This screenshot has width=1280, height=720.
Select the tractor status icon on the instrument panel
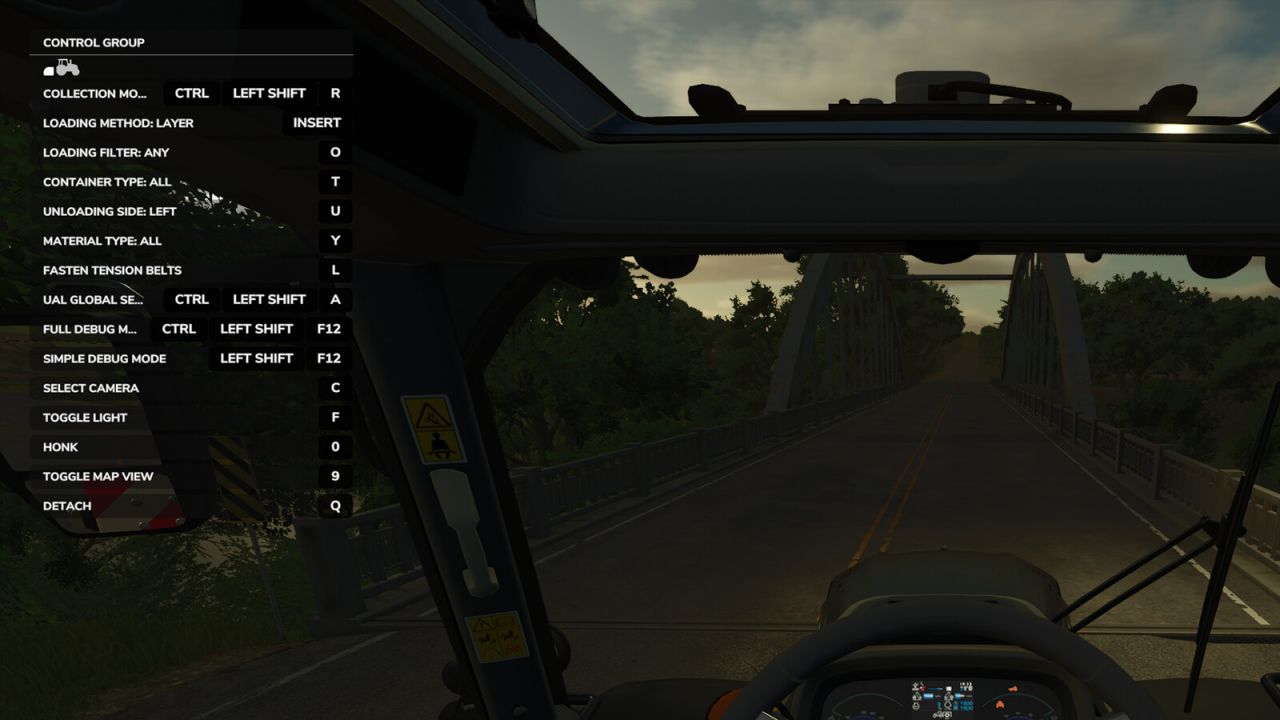pos(940,714)
